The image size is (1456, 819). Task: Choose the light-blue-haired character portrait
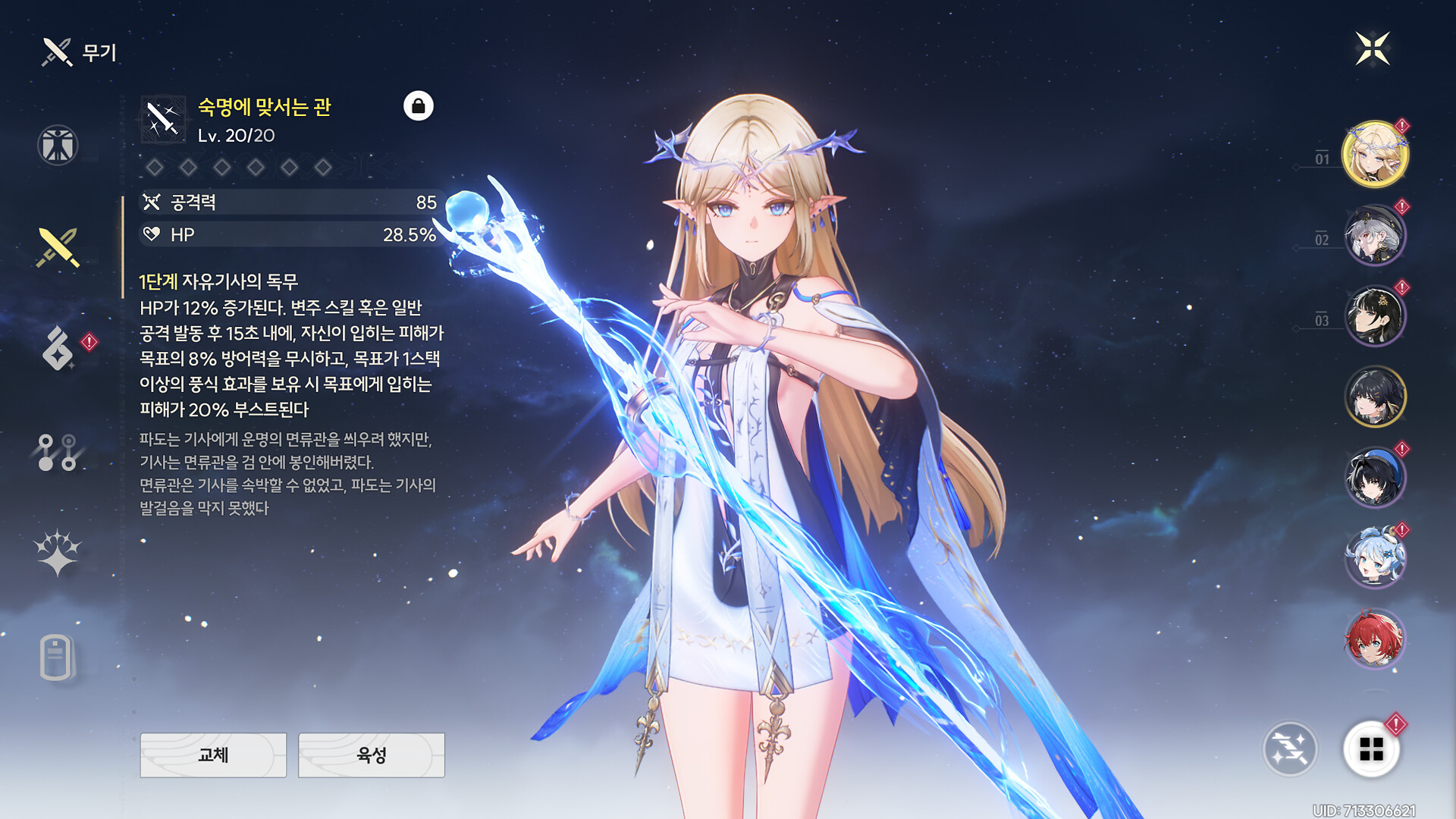[1374, 558]
